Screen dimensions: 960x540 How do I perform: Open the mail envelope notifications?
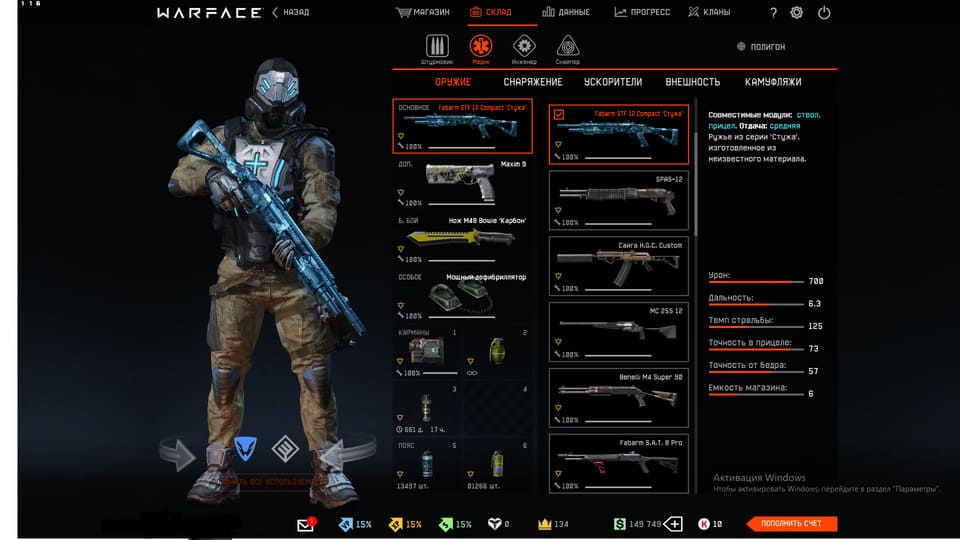pyautogui.click(x=306, y=524)
